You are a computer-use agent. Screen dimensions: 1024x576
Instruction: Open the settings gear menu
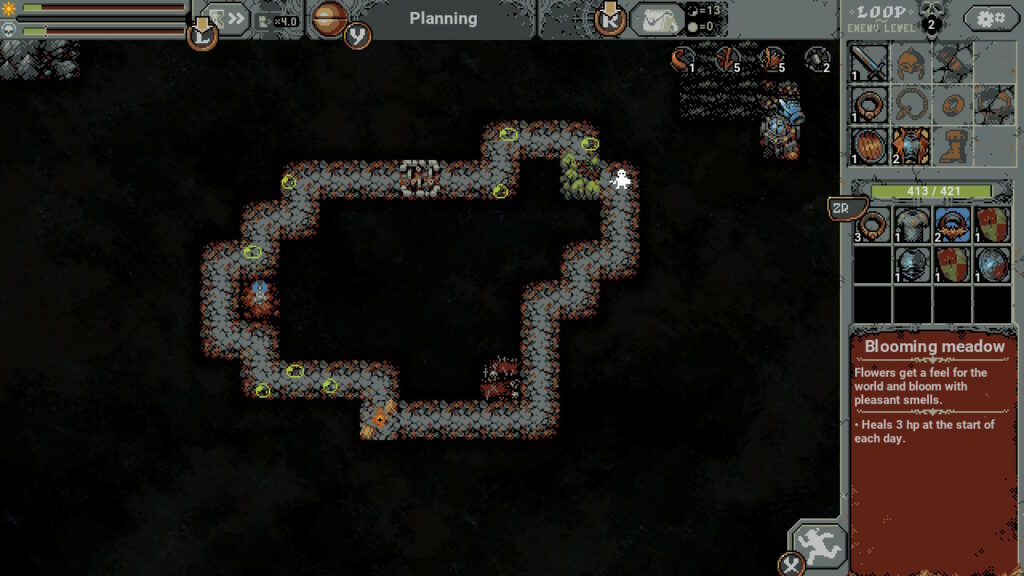[991, 18]
